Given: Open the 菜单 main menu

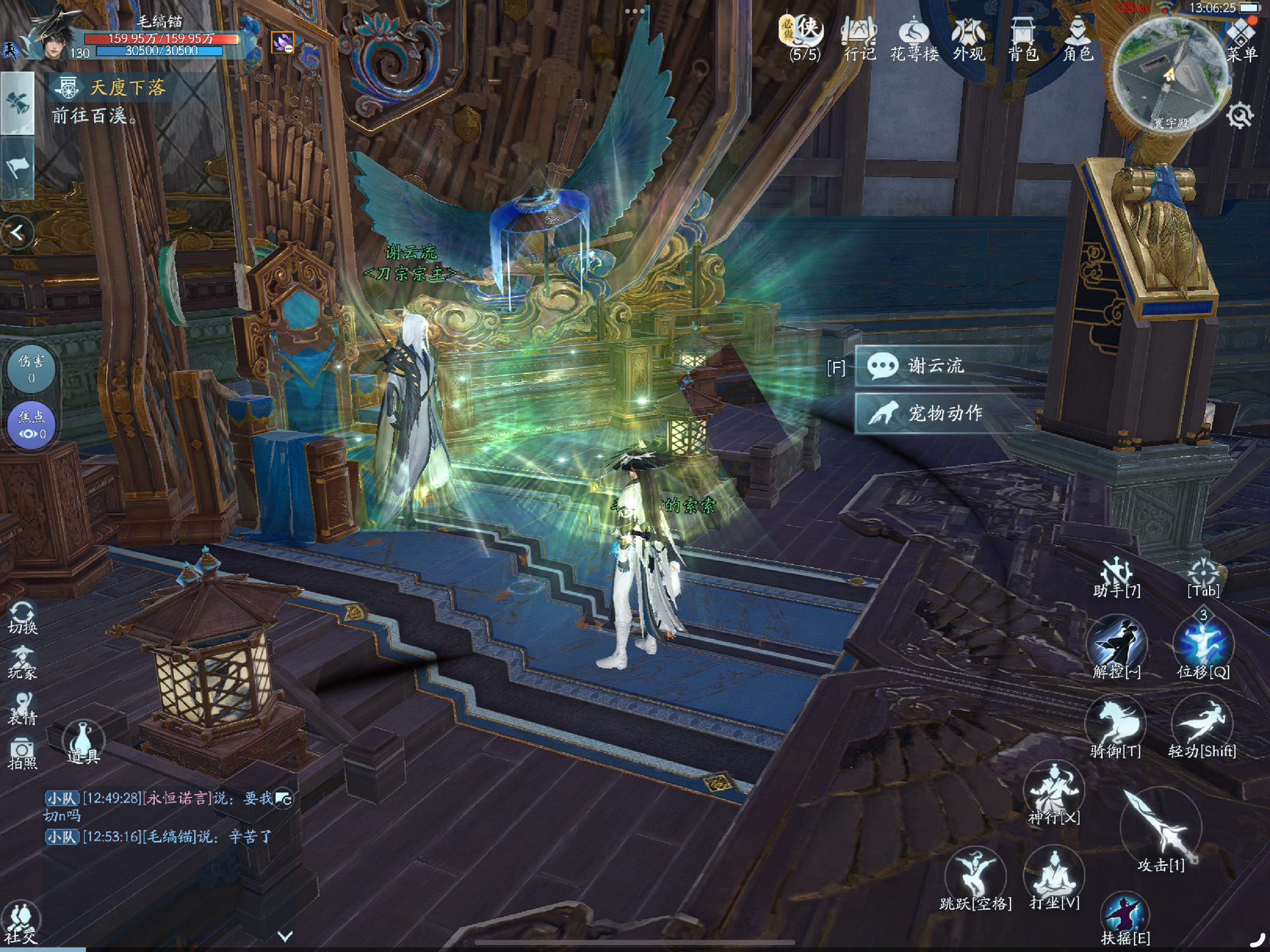Looking at the screenshot, I should (1242, 40).
